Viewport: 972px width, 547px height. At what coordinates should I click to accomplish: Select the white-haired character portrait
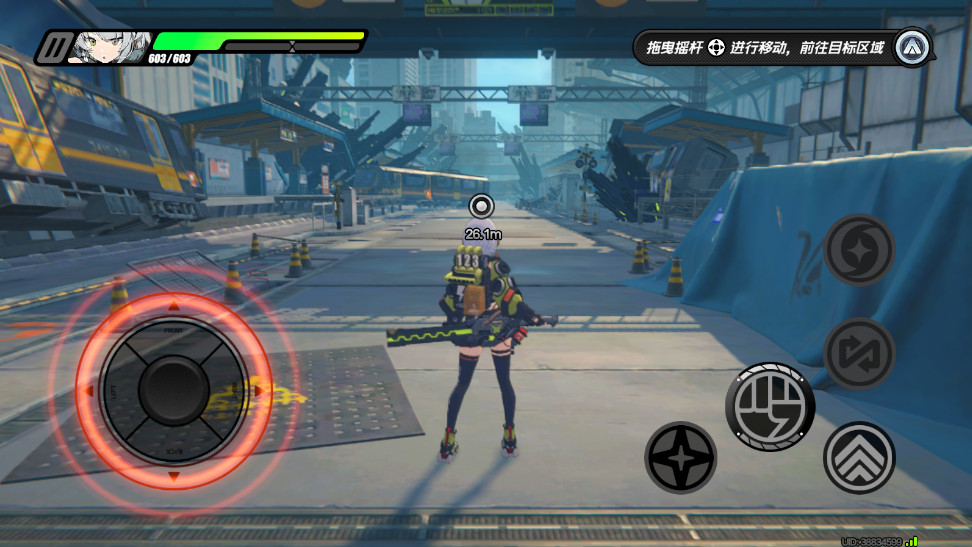(x=109, y=46)
